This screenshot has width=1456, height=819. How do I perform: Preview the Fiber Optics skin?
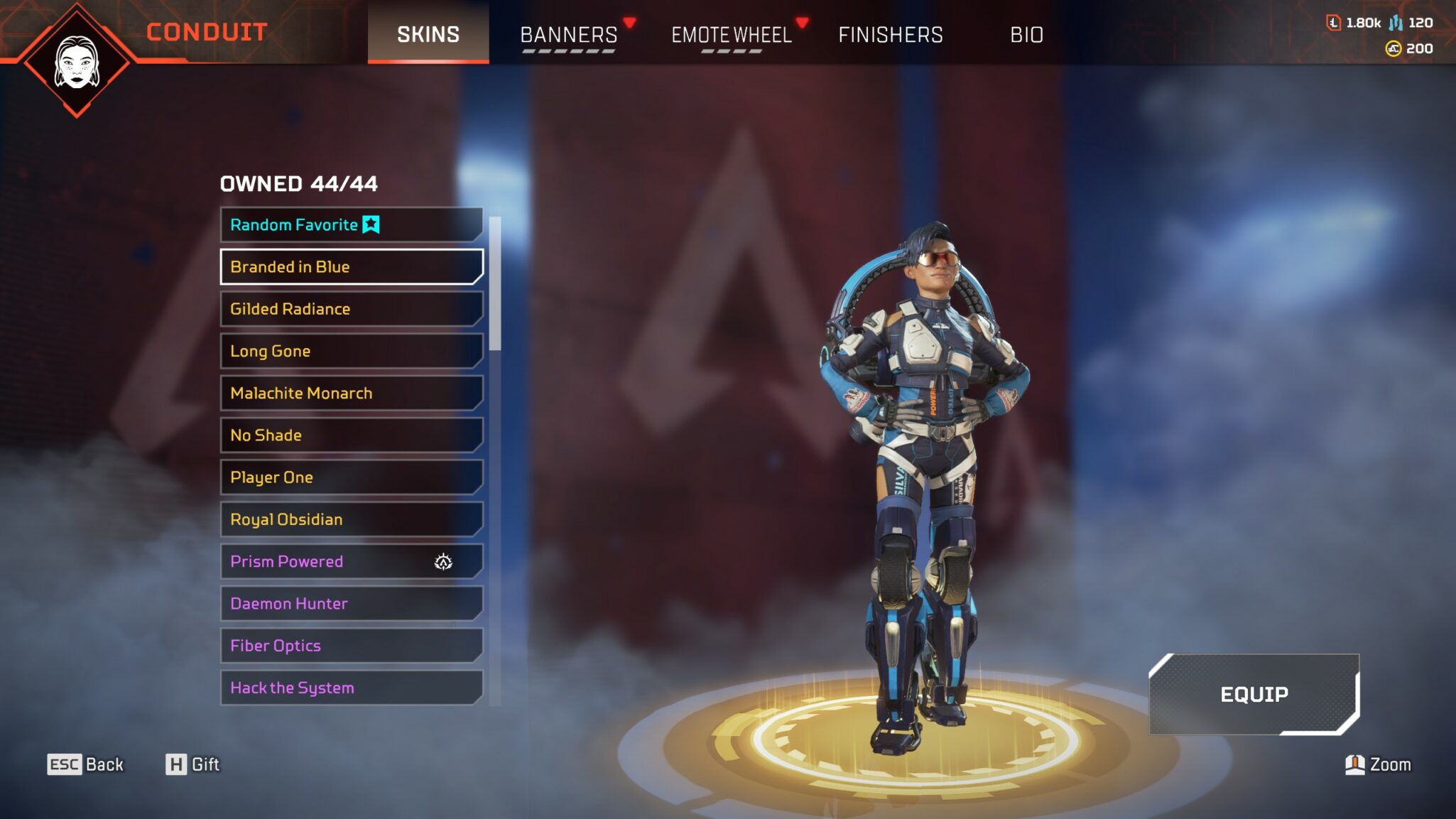click(351, 646)
